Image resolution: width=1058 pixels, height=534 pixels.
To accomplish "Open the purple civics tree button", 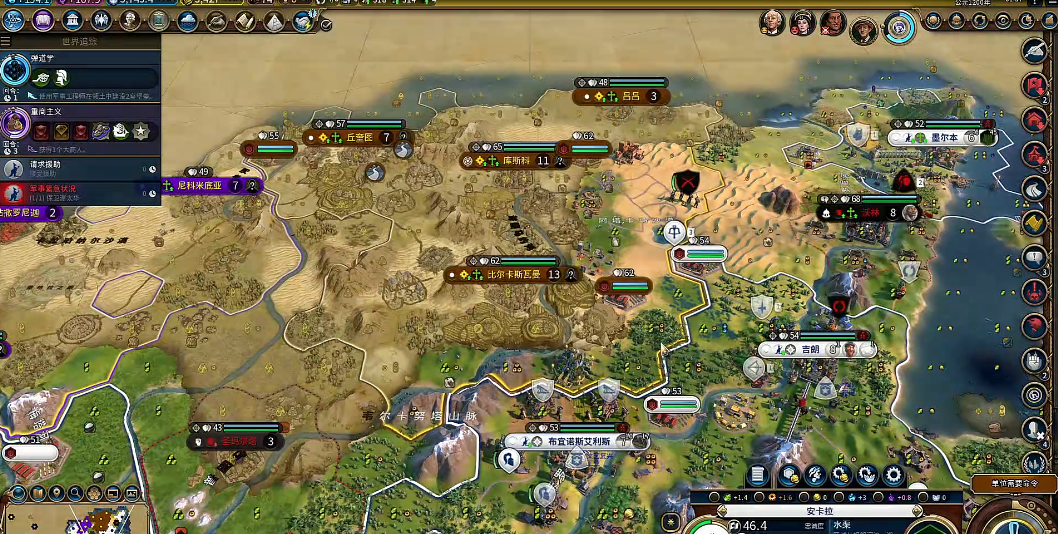I will (43, 20).
